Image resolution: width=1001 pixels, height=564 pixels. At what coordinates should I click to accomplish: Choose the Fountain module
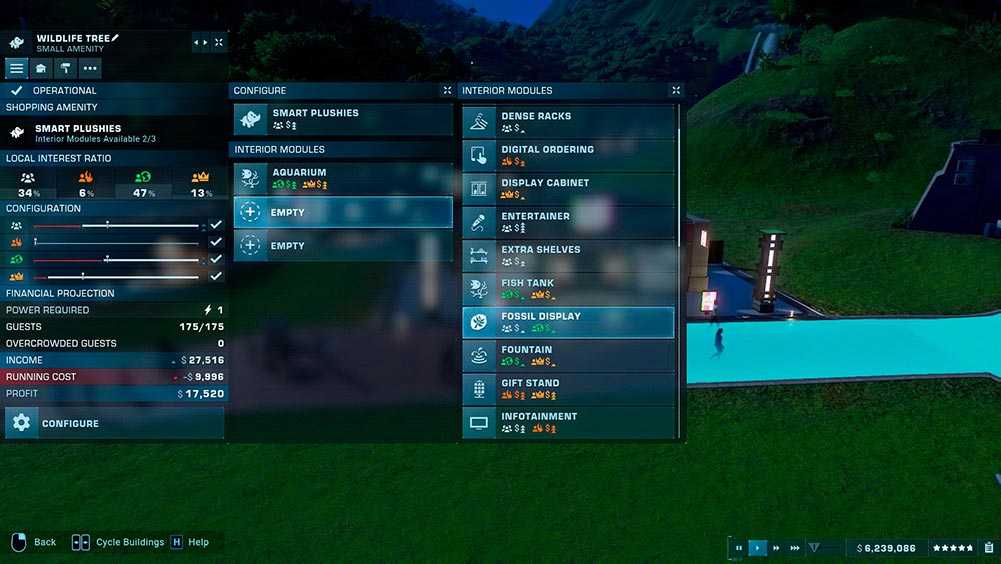tap(567, 356)
